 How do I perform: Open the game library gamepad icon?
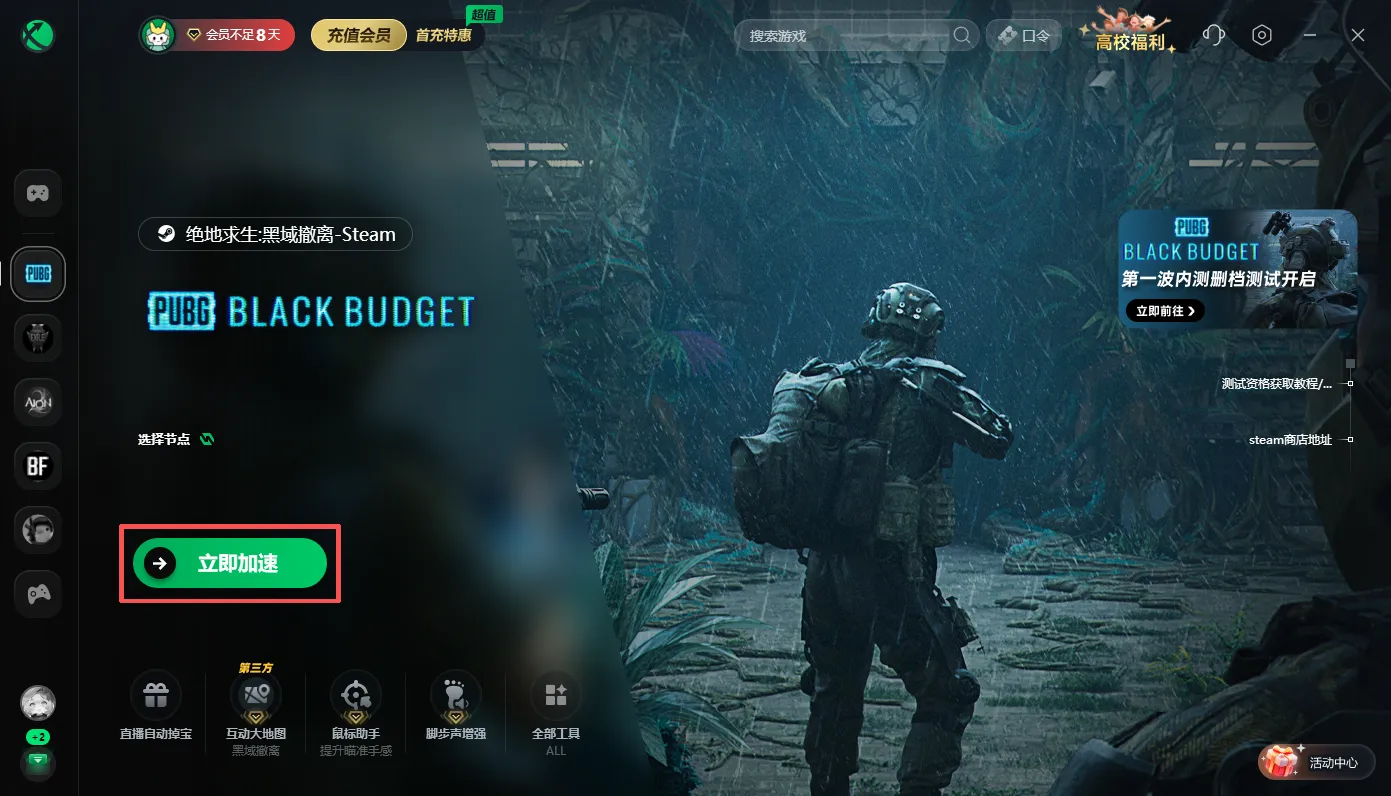point(37,192)
